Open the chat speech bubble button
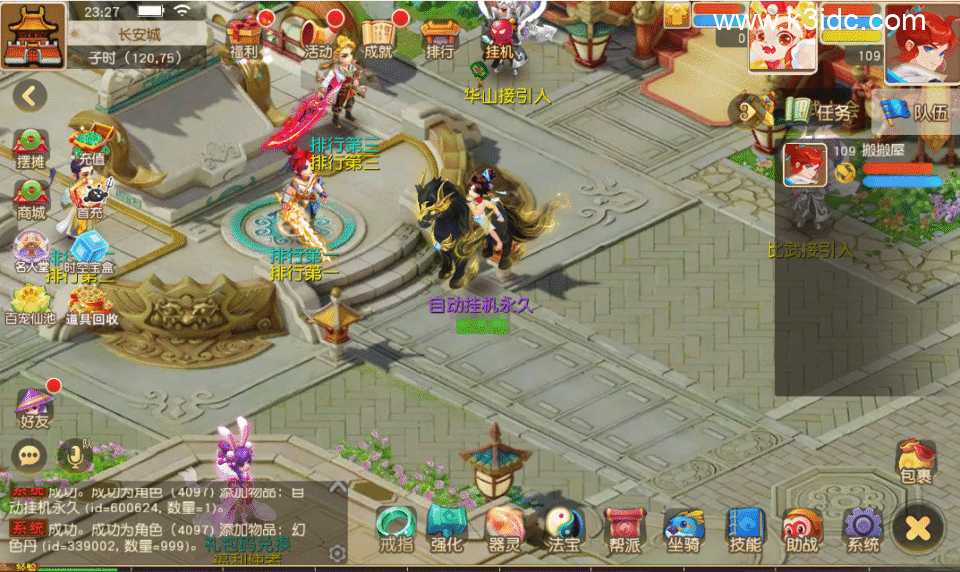This screenshot has height=572, width=960. coord(29,456)
